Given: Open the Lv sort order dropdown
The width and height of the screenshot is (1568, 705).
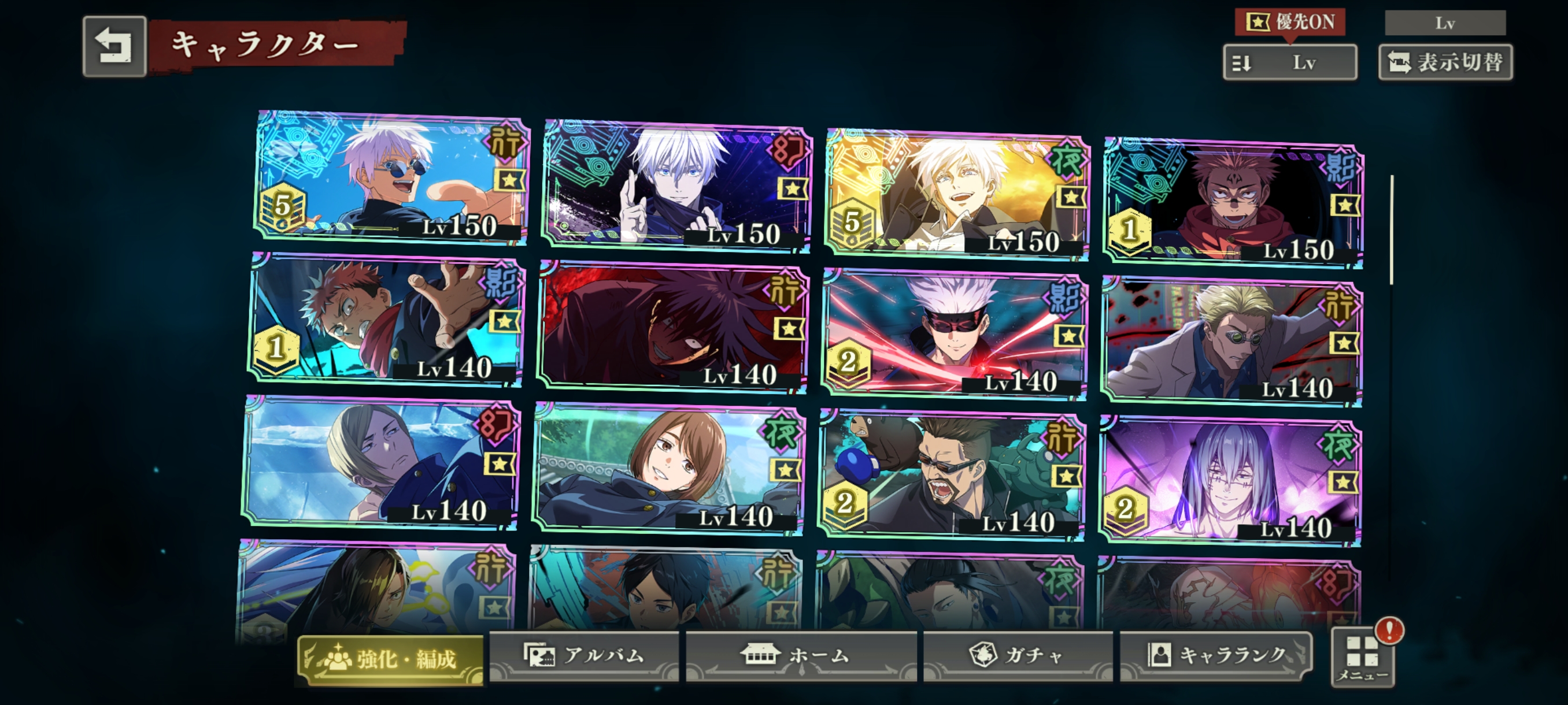Looking at the screenshot, I should [1289, 62].
